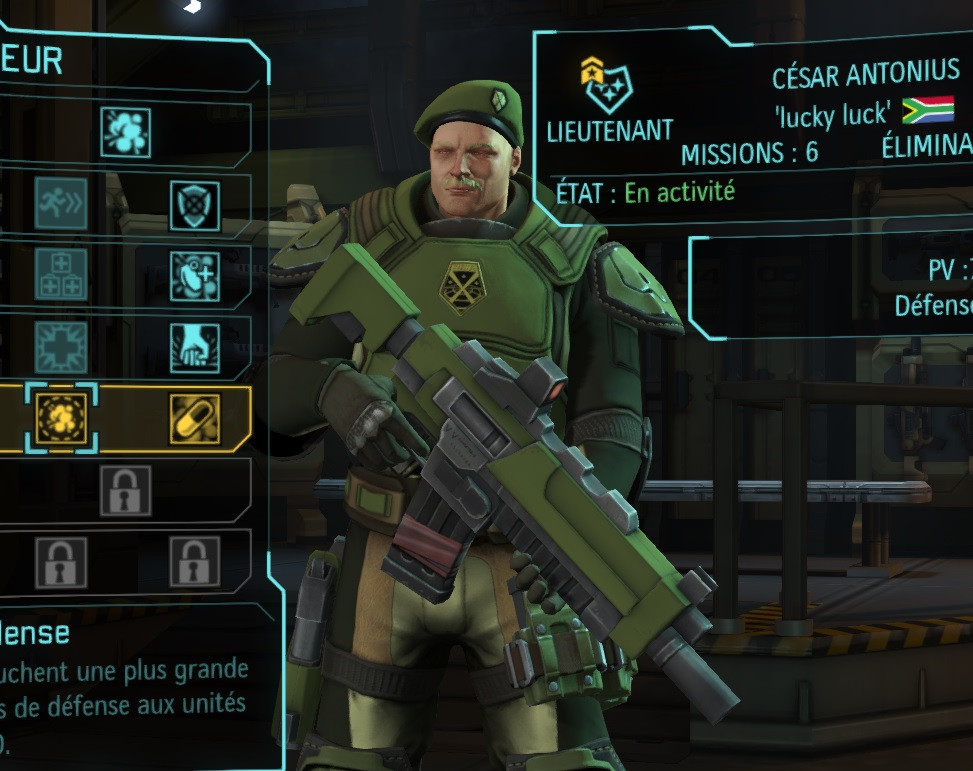Viewport: 973px width, 771px height.
Task: Select the Combat Drugs pill ability
Action: 194,418
